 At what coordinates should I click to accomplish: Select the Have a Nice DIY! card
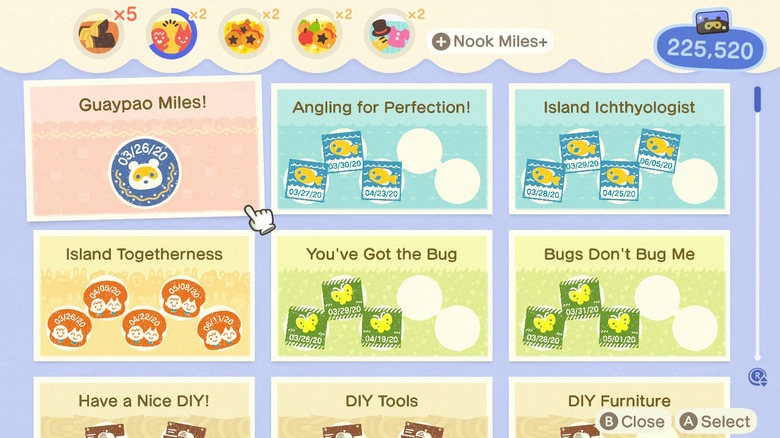143,407
